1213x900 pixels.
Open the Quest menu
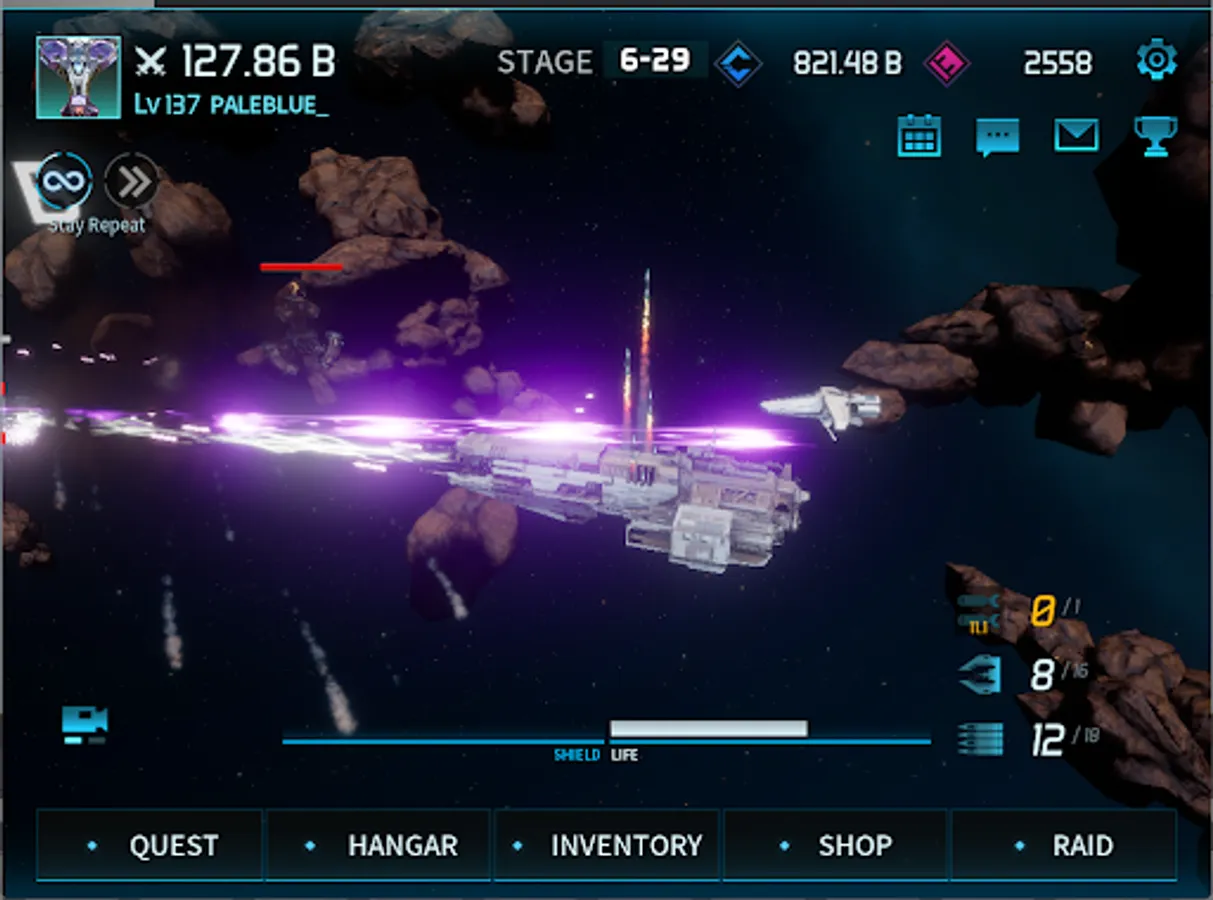(x=150, y=846)
